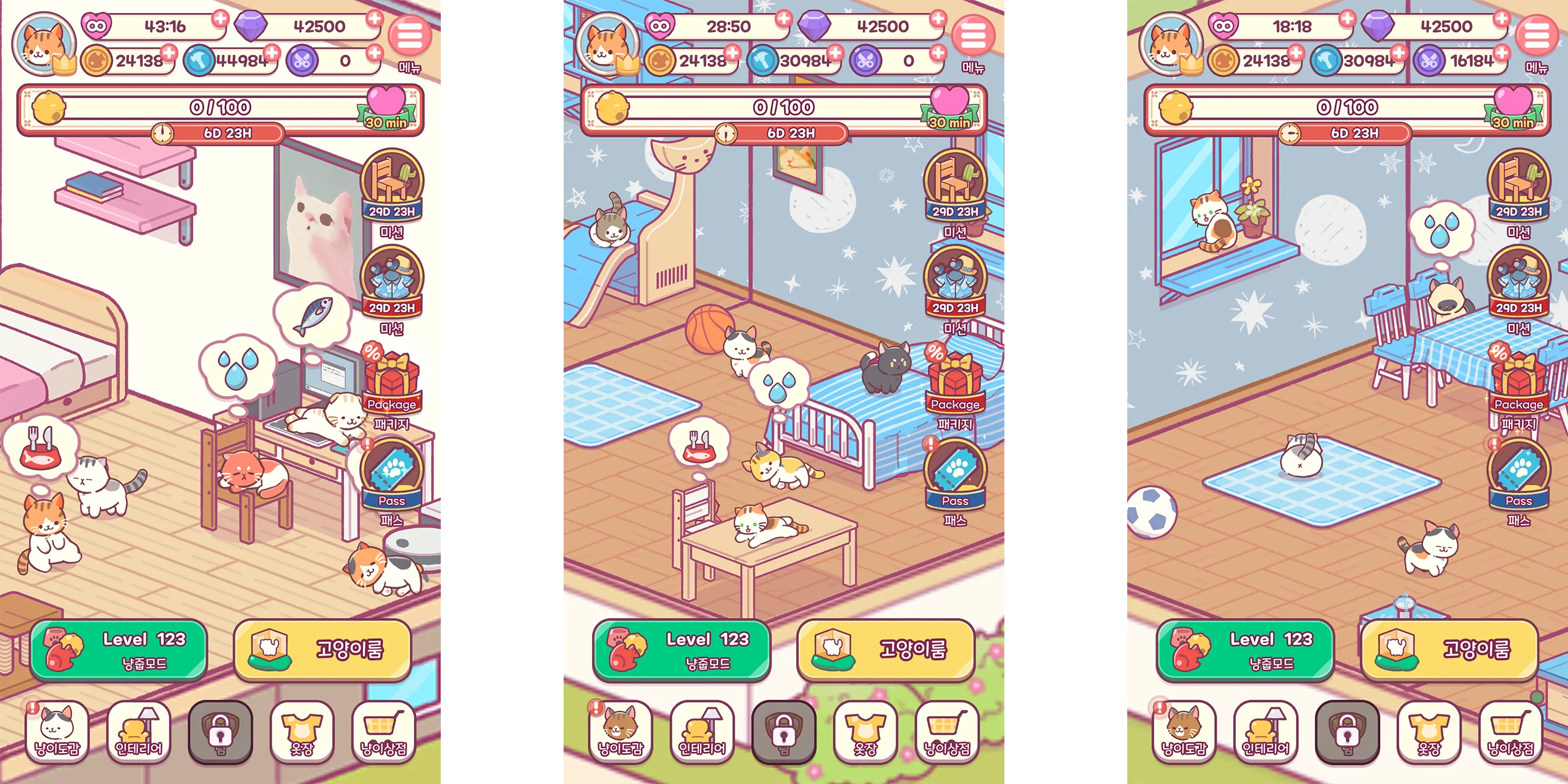Tap the padlock button on the 28:50 screen
This screenshot has height=784, width=1568.
[783, 732]
